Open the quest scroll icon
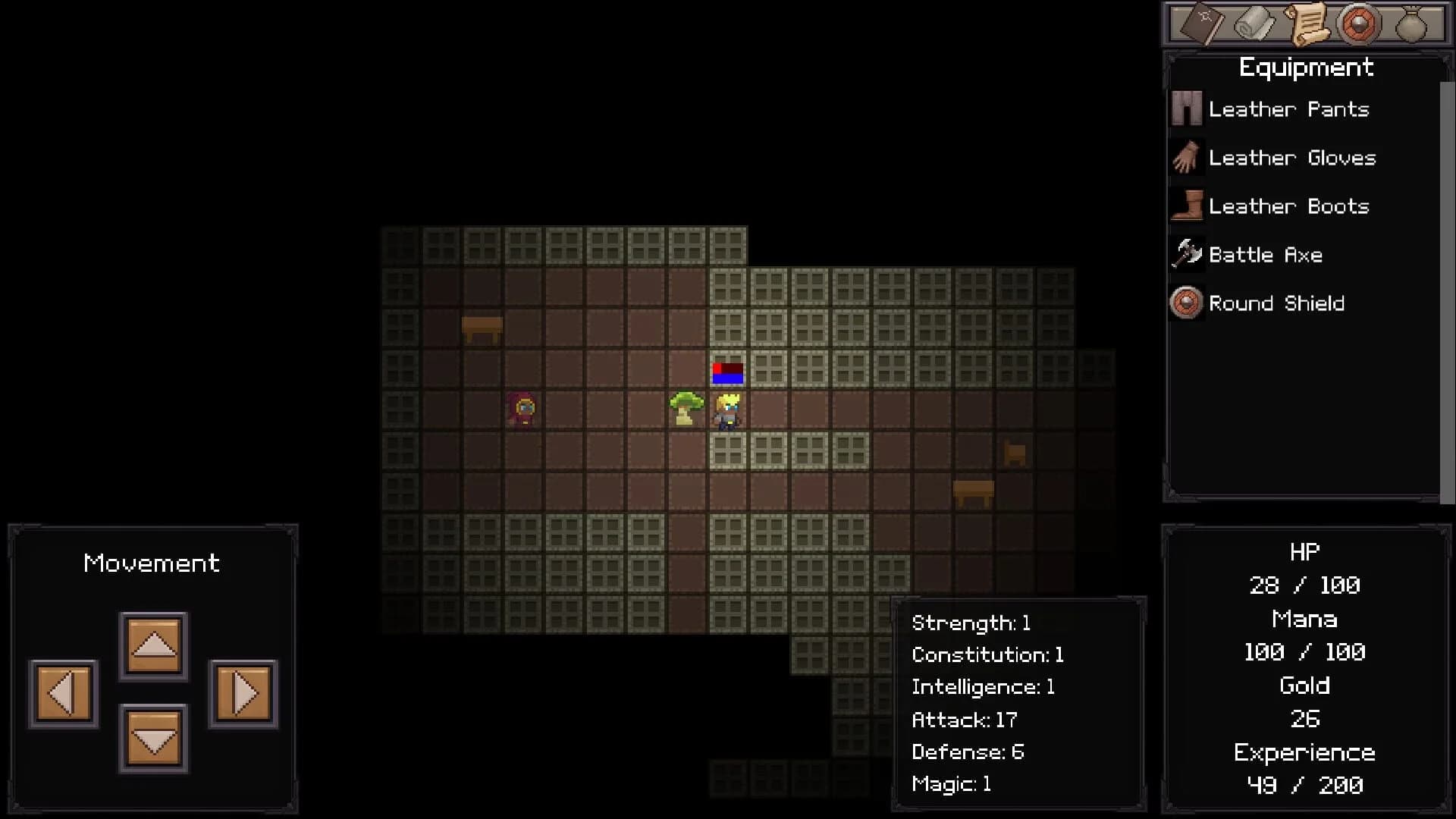 click(1306, 24)
